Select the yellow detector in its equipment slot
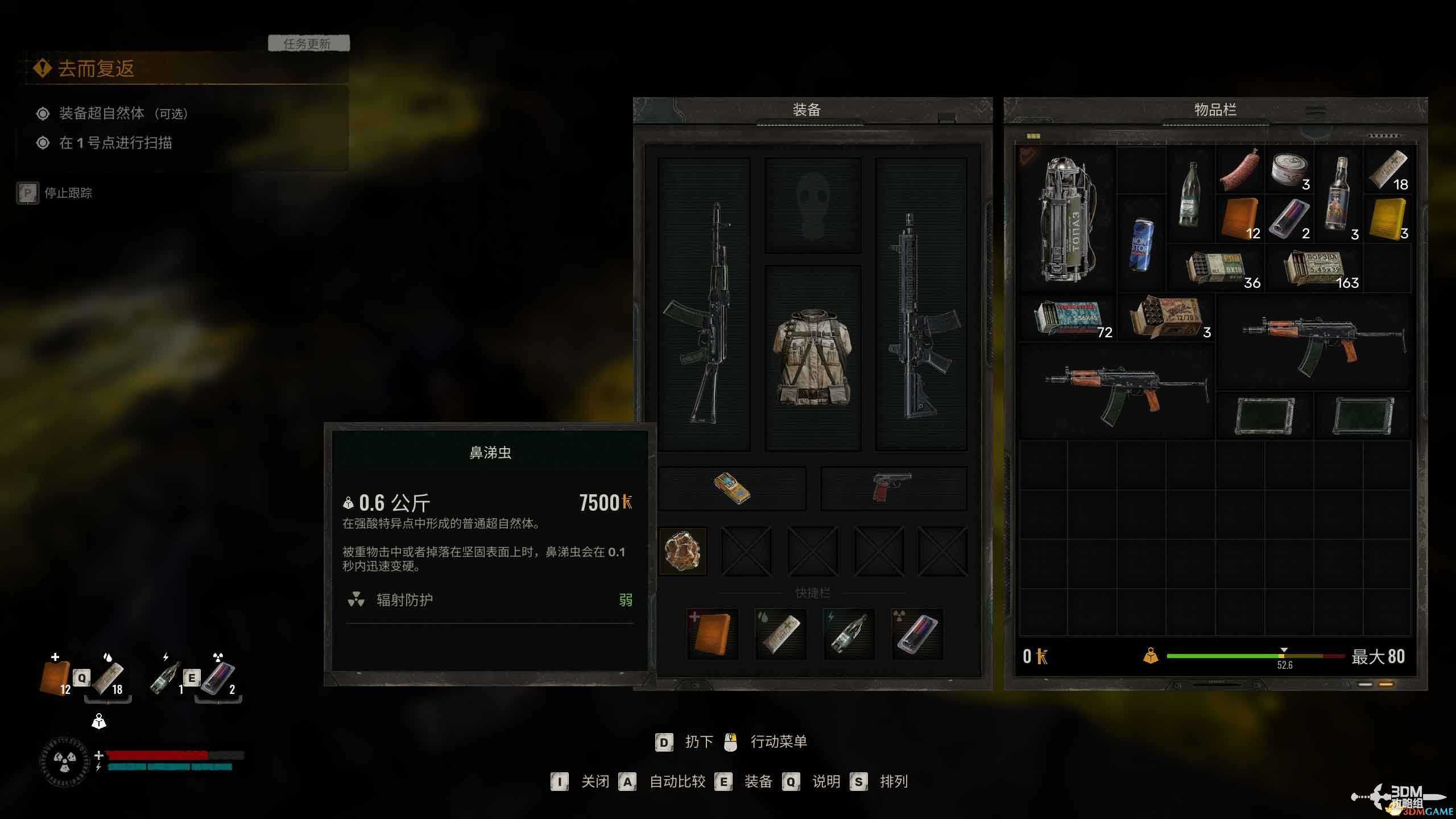Image resolution: width=1456 pixels, height=819 pixels. [x=732, y=489]
